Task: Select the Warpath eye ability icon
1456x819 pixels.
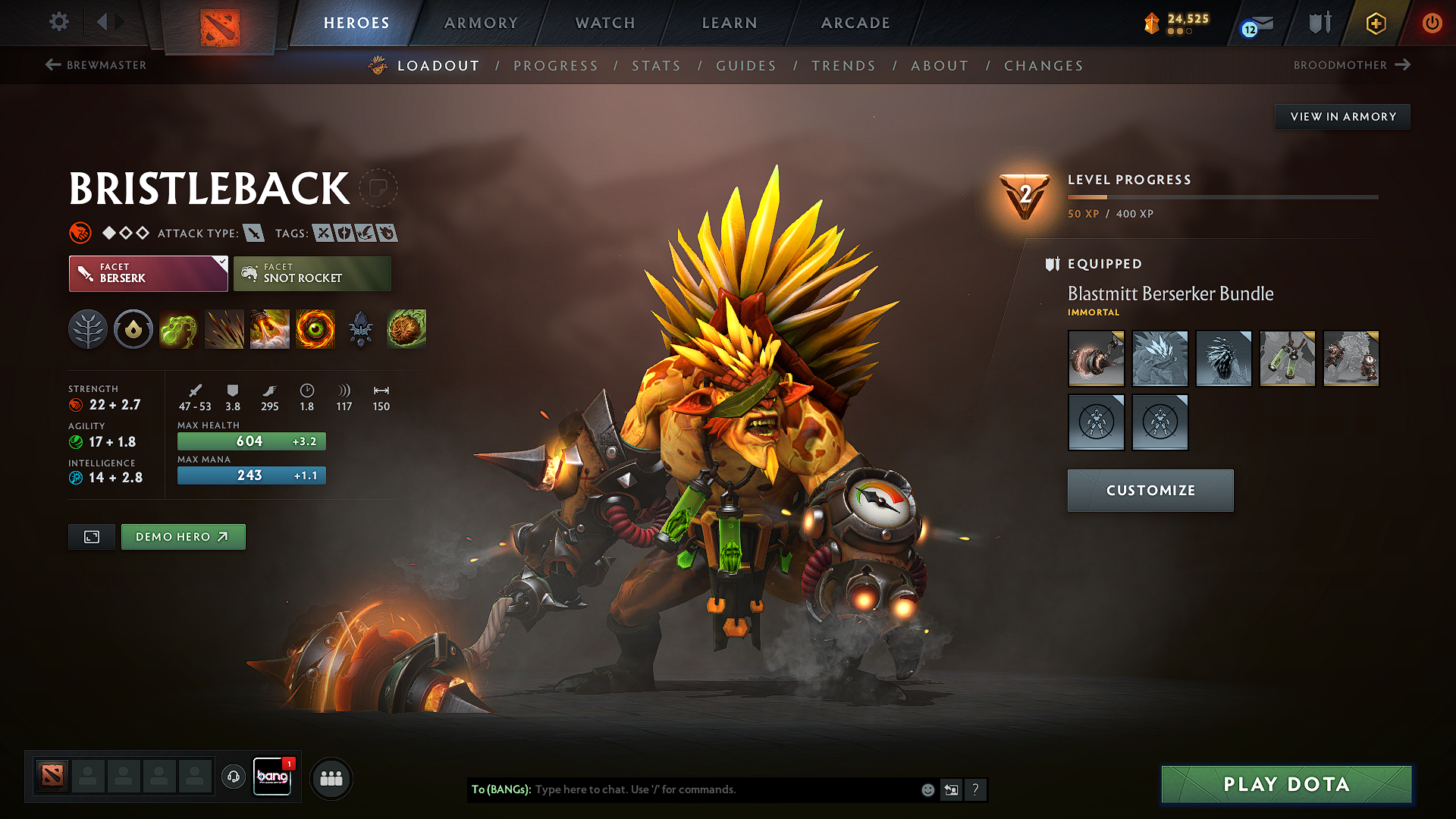Action: (x=315, y=329)
